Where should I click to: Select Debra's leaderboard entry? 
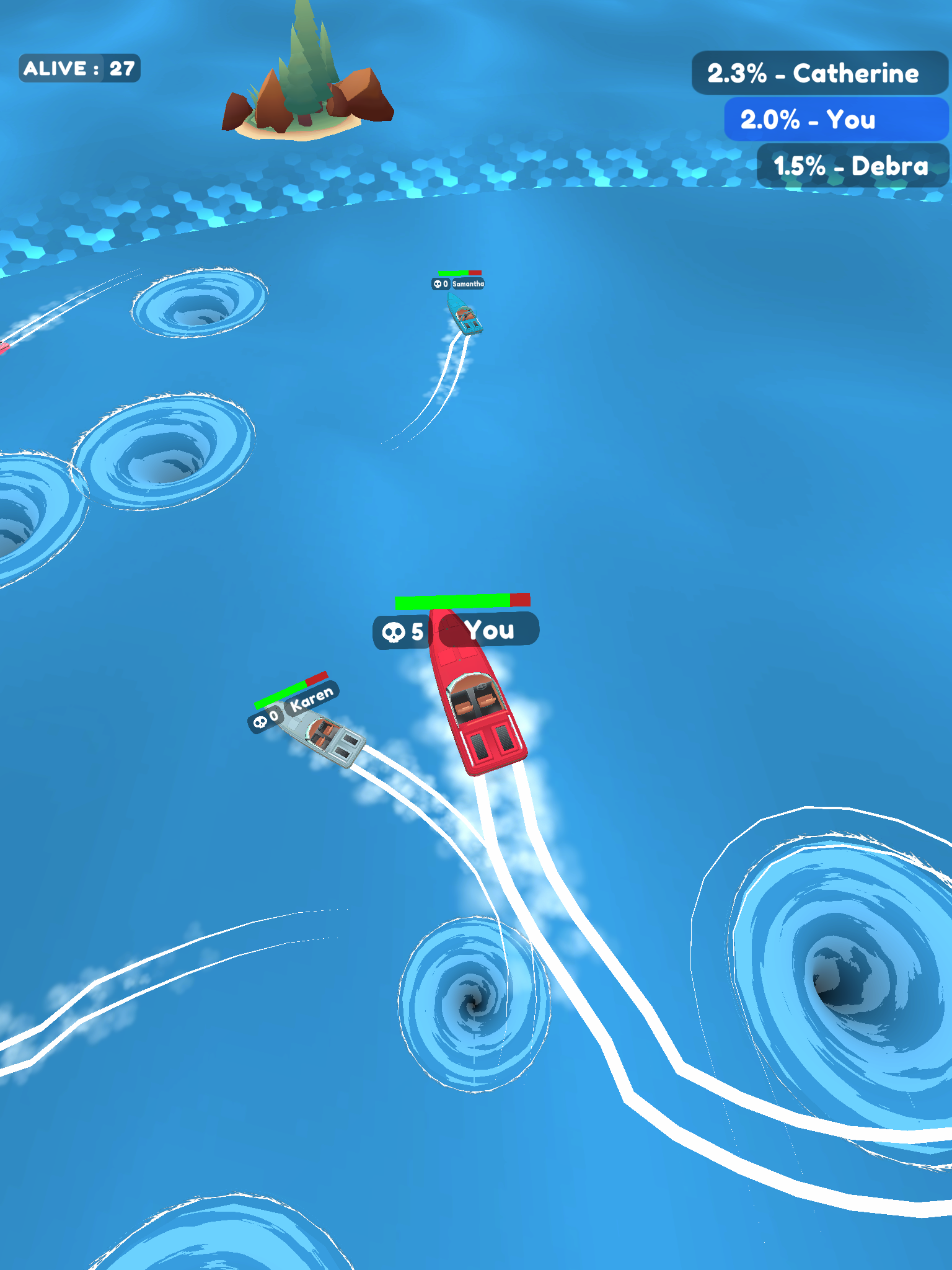pos(849,166)
